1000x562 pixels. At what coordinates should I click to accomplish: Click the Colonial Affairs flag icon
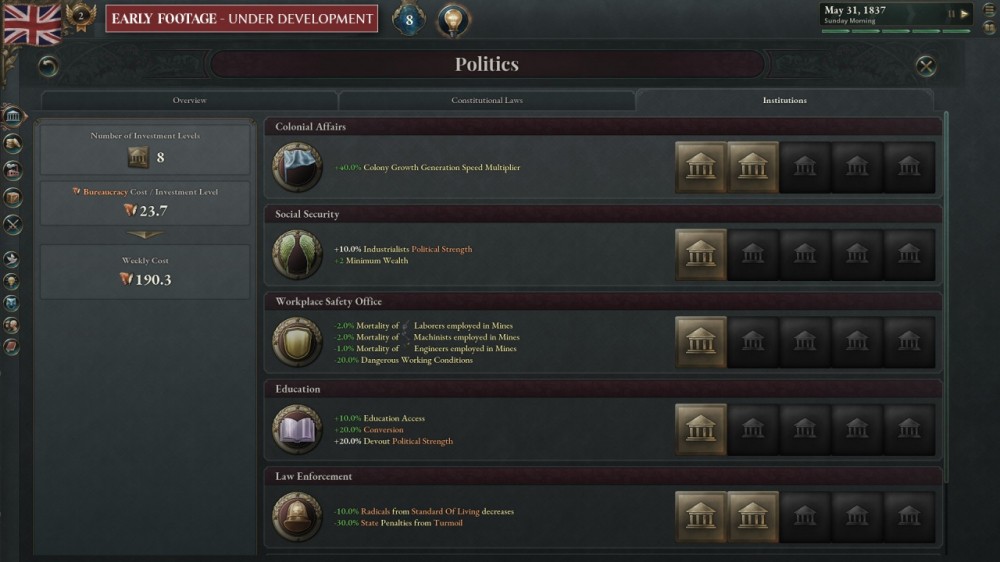297,167
